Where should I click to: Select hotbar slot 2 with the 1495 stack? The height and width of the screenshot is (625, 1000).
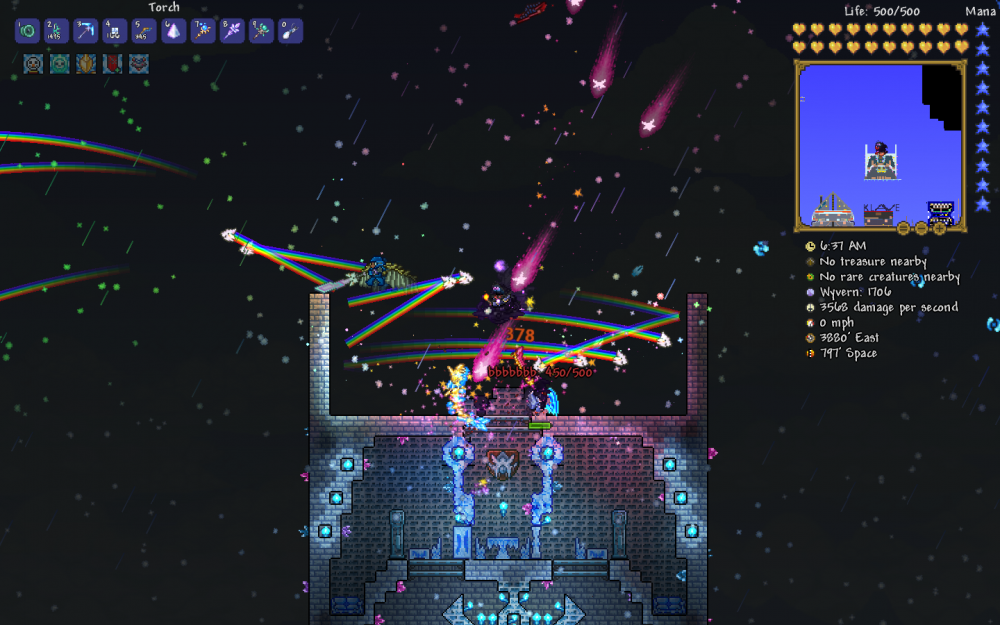(56, 31)
